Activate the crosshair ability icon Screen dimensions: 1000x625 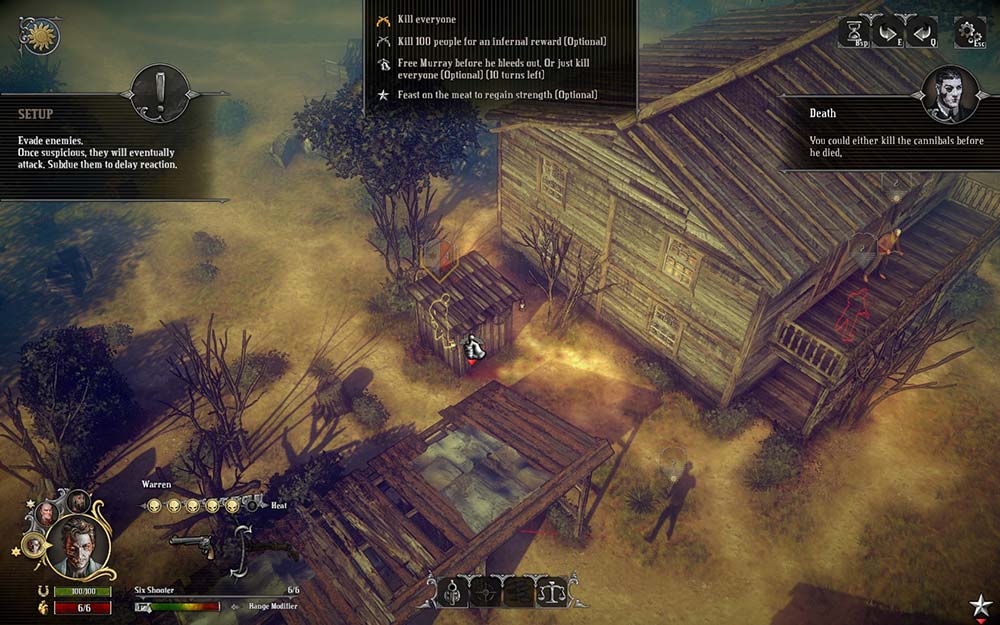(x=487, y=592)
